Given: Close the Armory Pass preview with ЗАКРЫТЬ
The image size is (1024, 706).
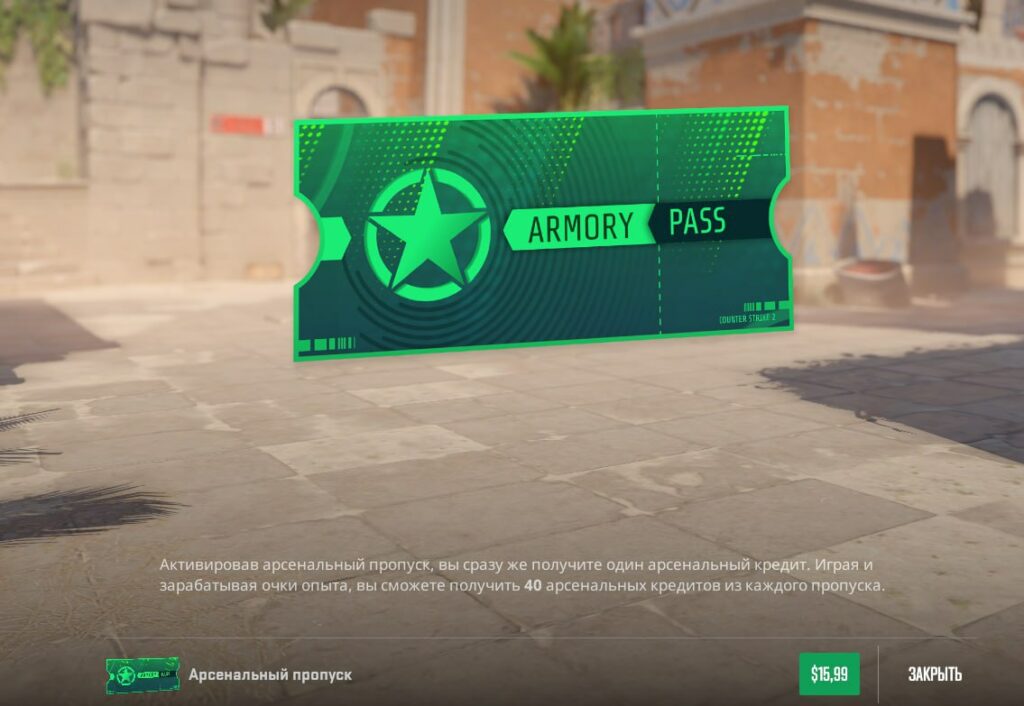Looking at the screenshot, I should (935, 674).
